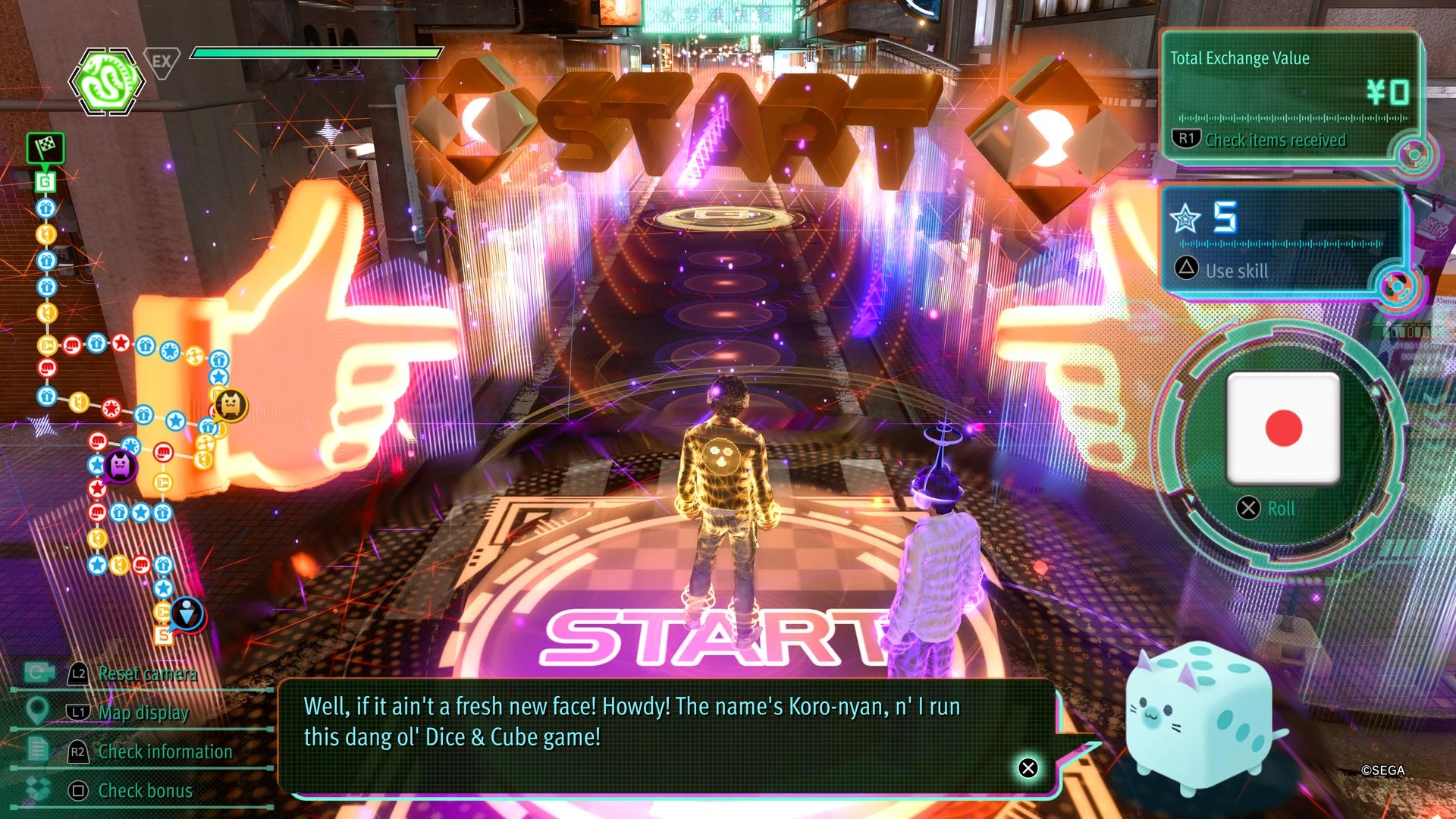Viewport: 1456px width, 819px height.
Task: Open the Map display option
Action: (x=143, y=713)
